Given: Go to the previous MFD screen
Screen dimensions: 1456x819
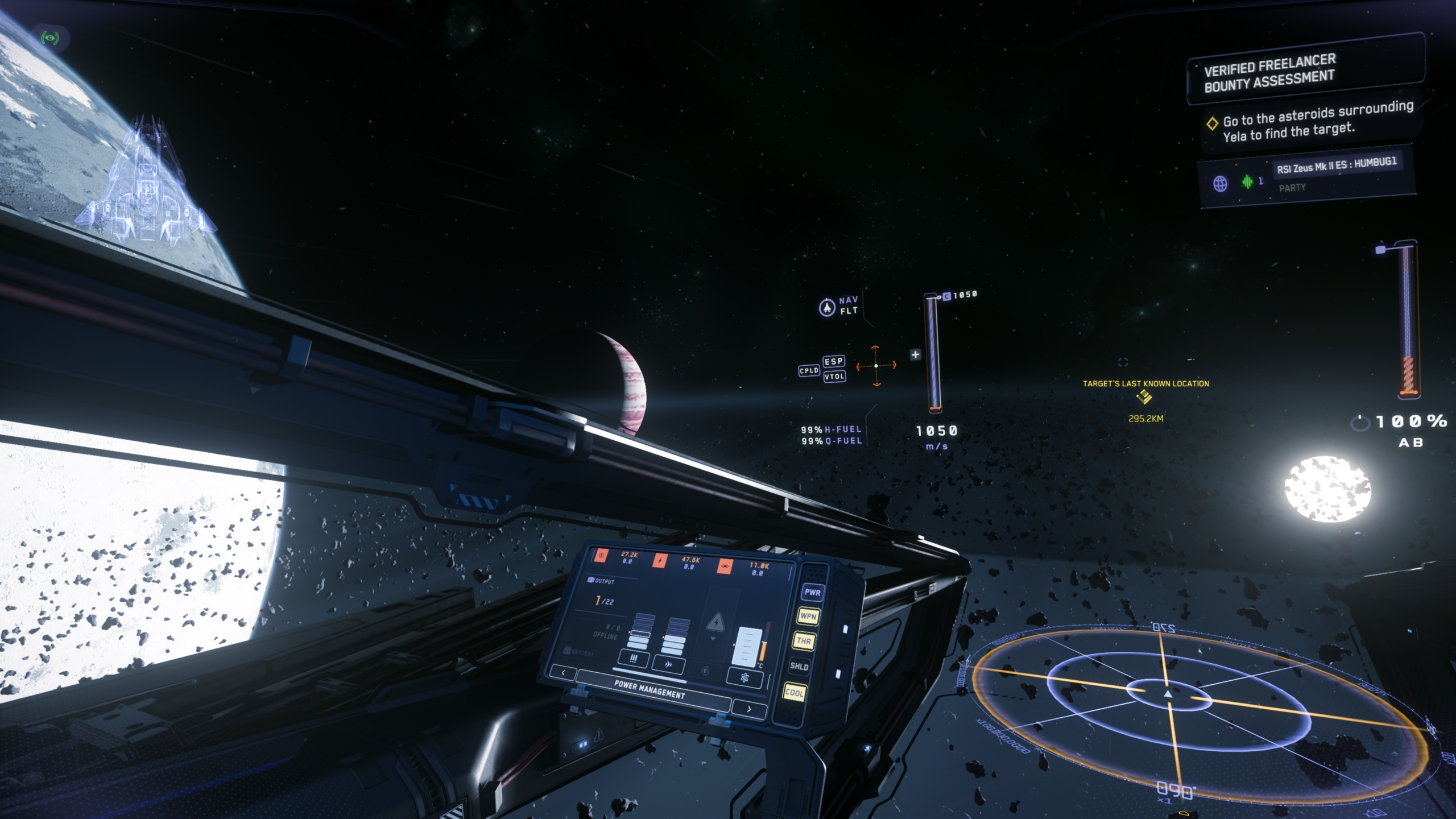Looking at the screenshot, I should 563,672.
